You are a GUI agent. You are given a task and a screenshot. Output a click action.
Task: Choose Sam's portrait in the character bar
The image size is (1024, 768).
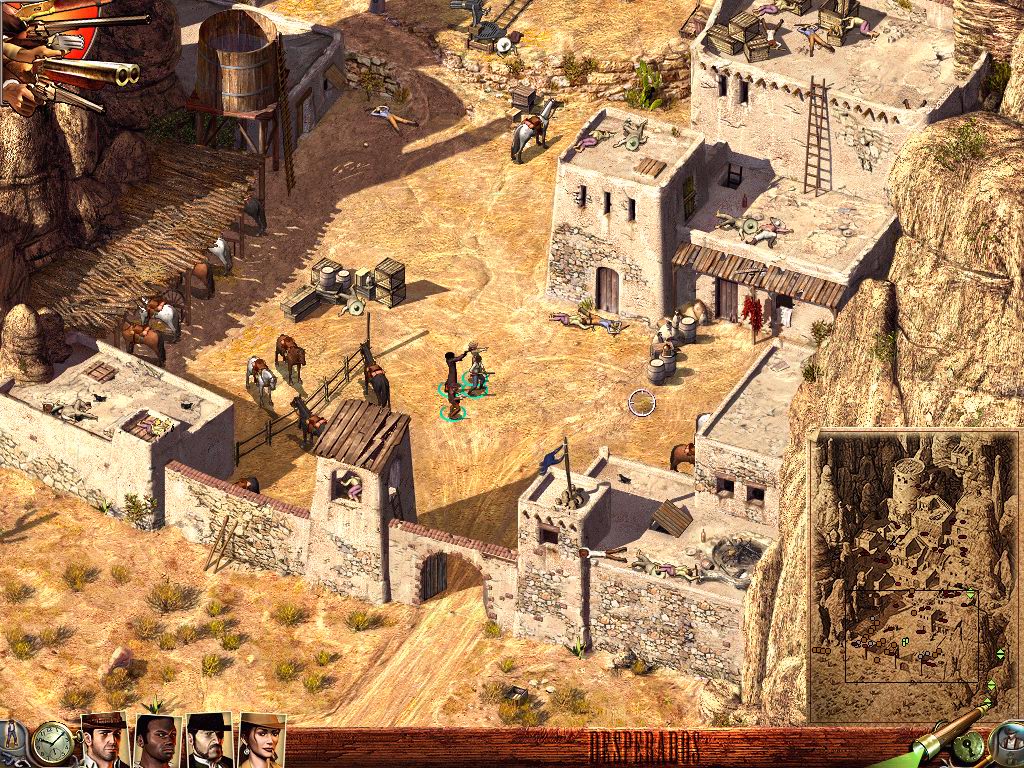tap(158, 741)
